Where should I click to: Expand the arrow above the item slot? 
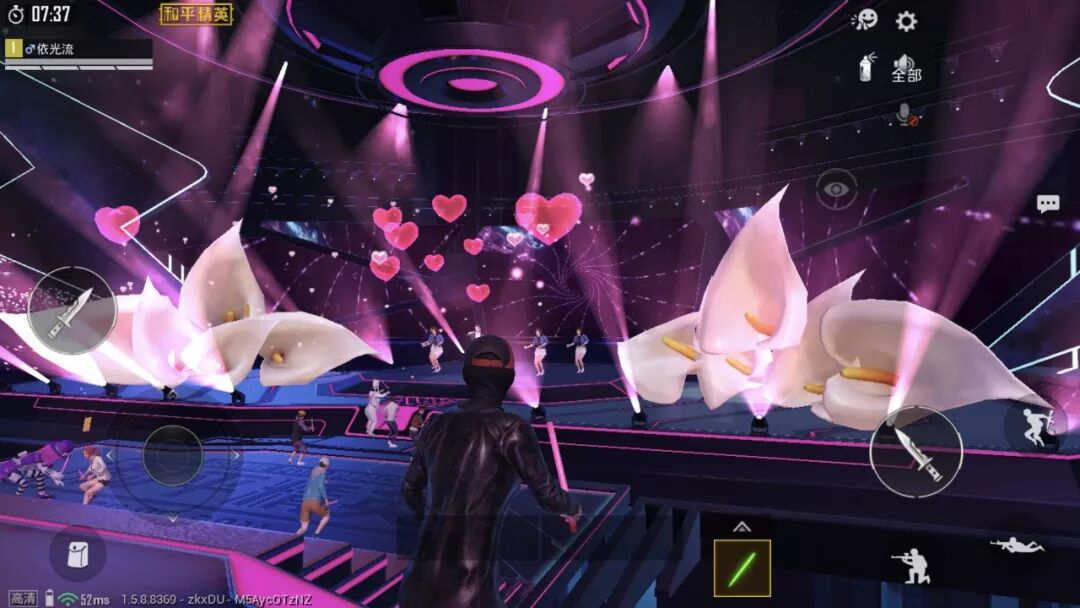click(x=742, y=527)
